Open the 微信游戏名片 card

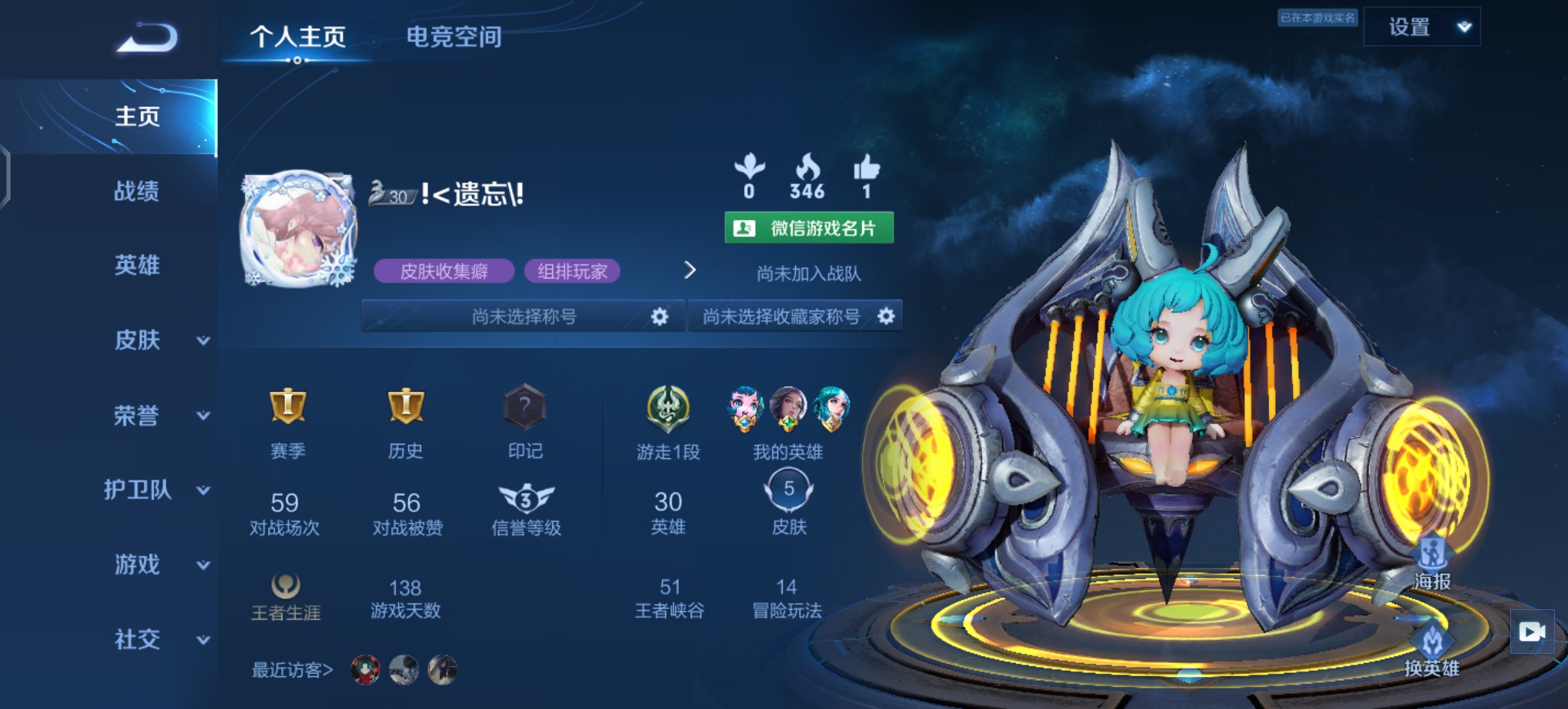coord(809,228)
